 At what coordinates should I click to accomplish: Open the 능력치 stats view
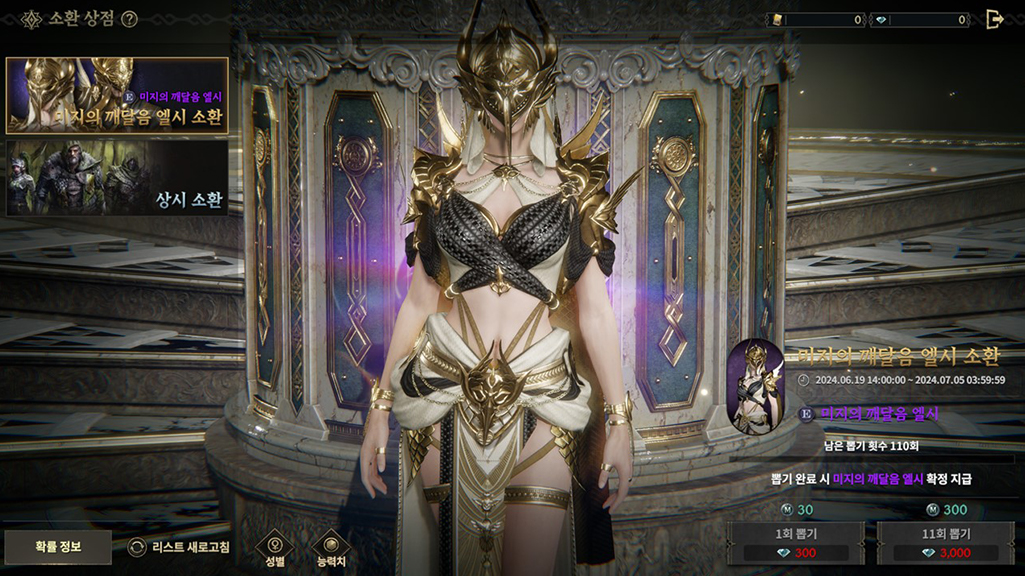(x=330, y=547)
